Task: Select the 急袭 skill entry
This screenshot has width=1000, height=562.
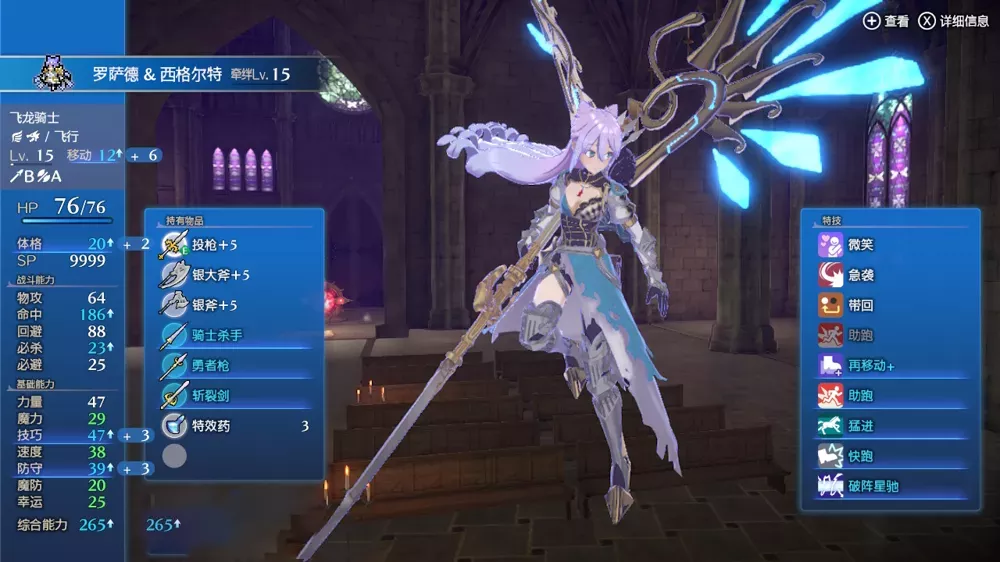Action: (895, 274)
